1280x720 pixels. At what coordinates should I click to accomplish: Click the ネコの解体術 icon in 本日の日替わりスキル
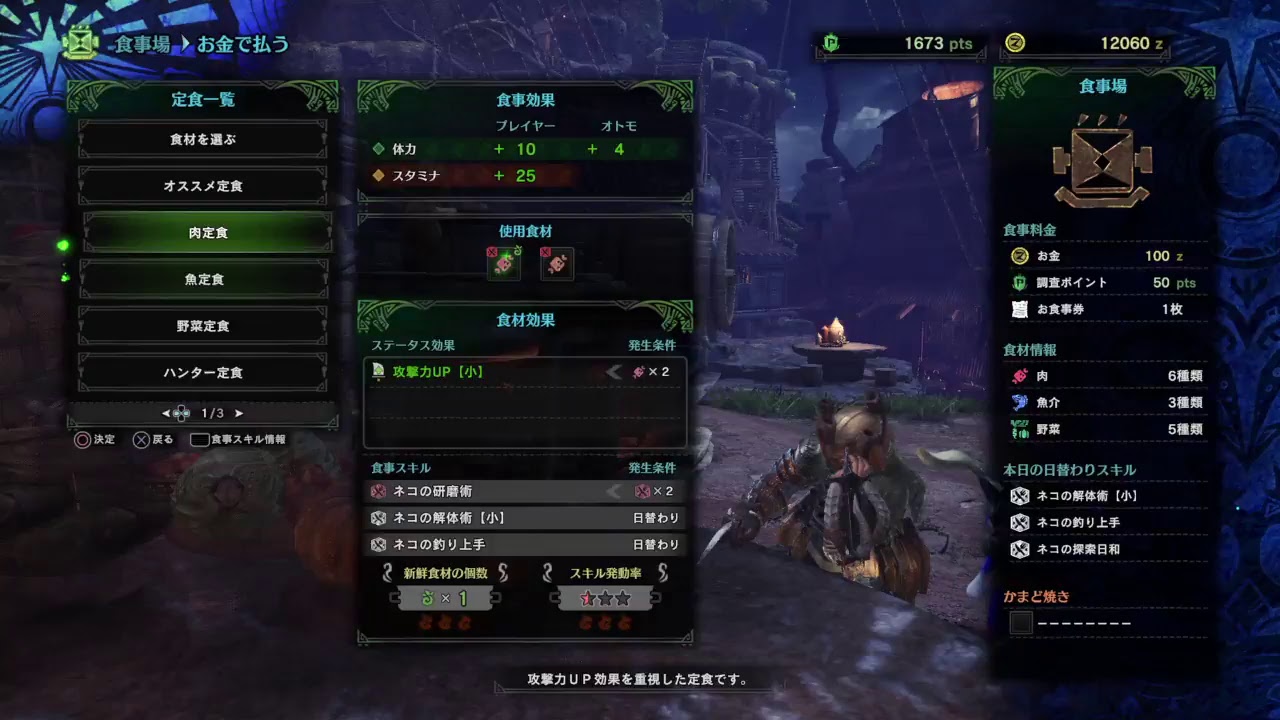click(x=1019, y=495)
